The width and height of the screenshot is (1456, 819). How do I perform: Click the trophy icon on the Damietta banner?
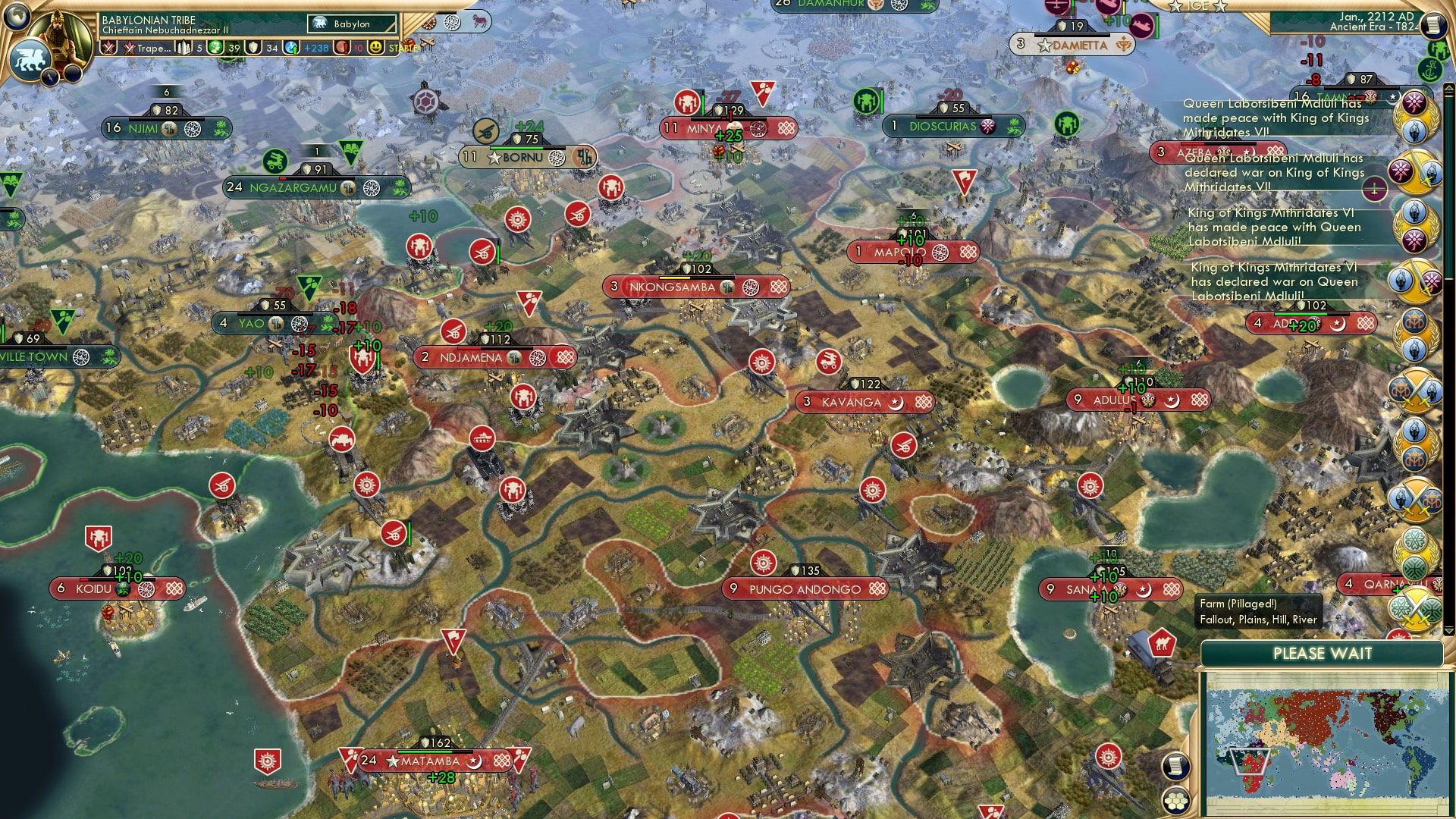pos(1124,45)
